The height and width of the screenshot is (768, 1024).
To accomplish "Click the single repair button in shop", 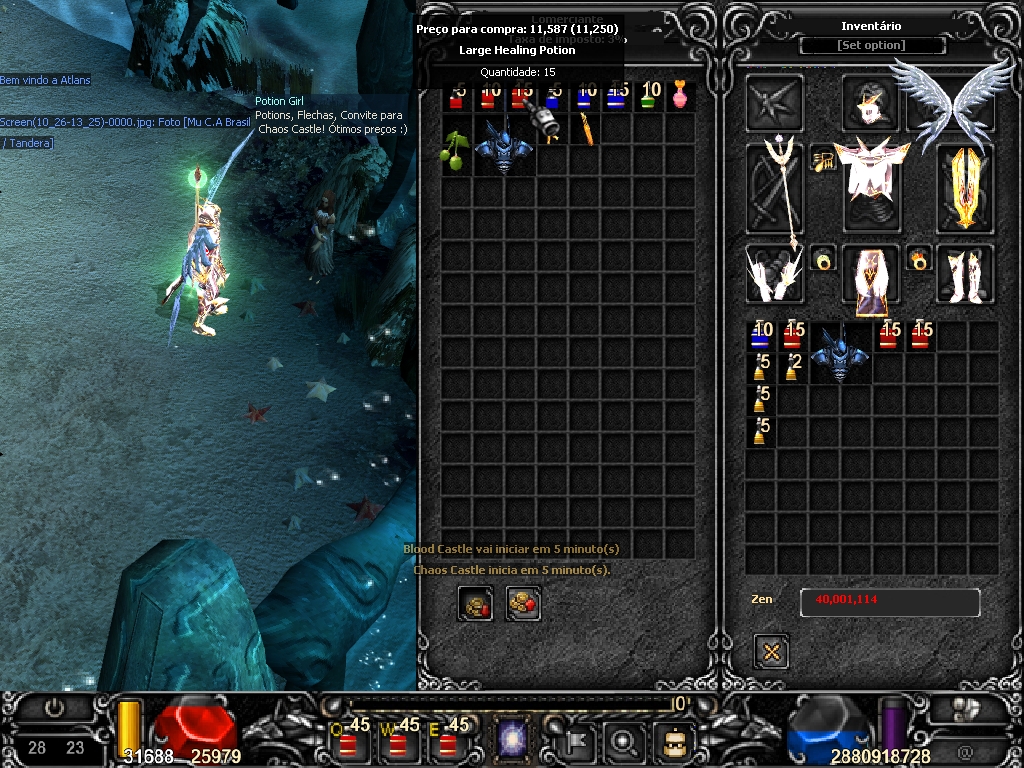I will click(475, 604).
